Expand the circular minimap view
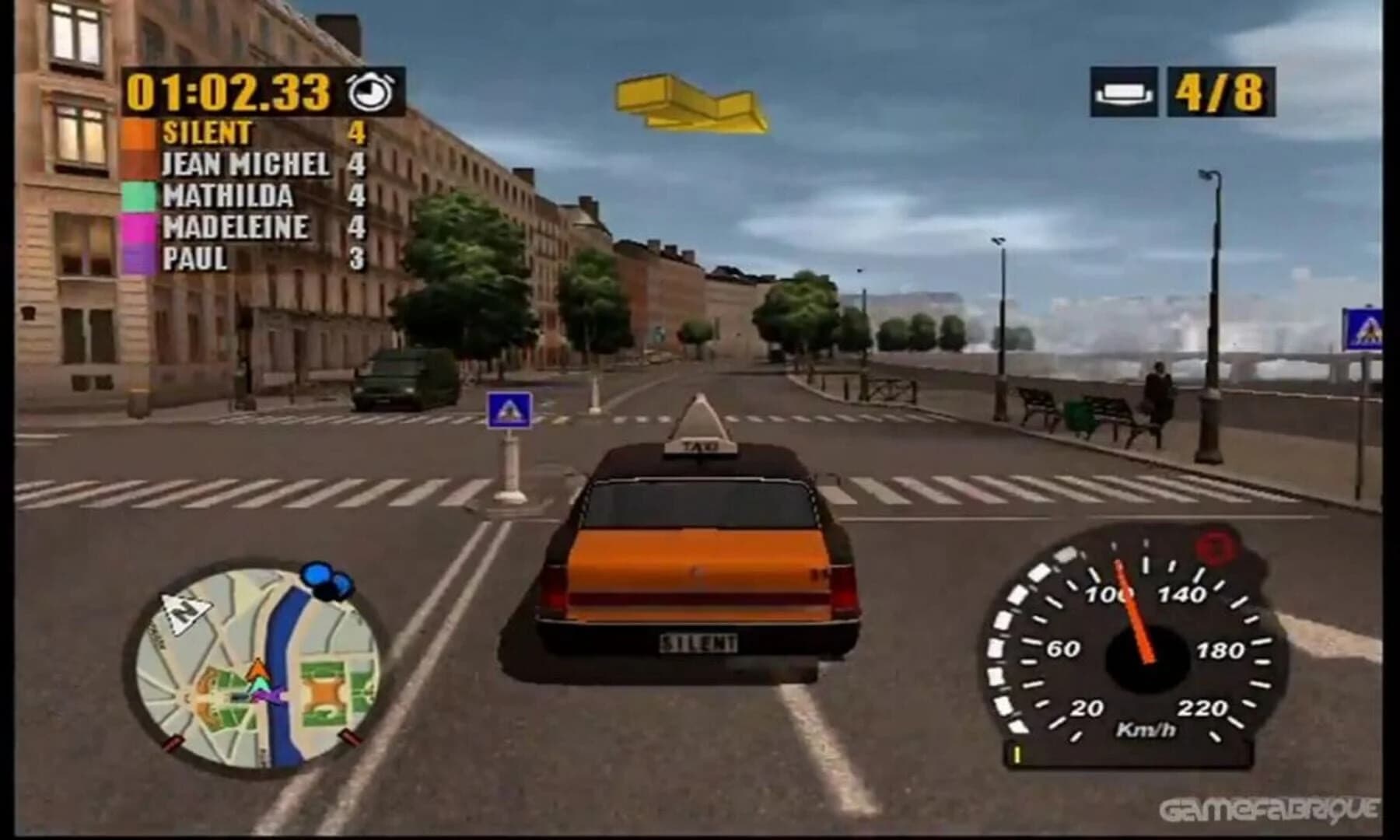This screenshot has width=1400, height=840. pos(254,661)
